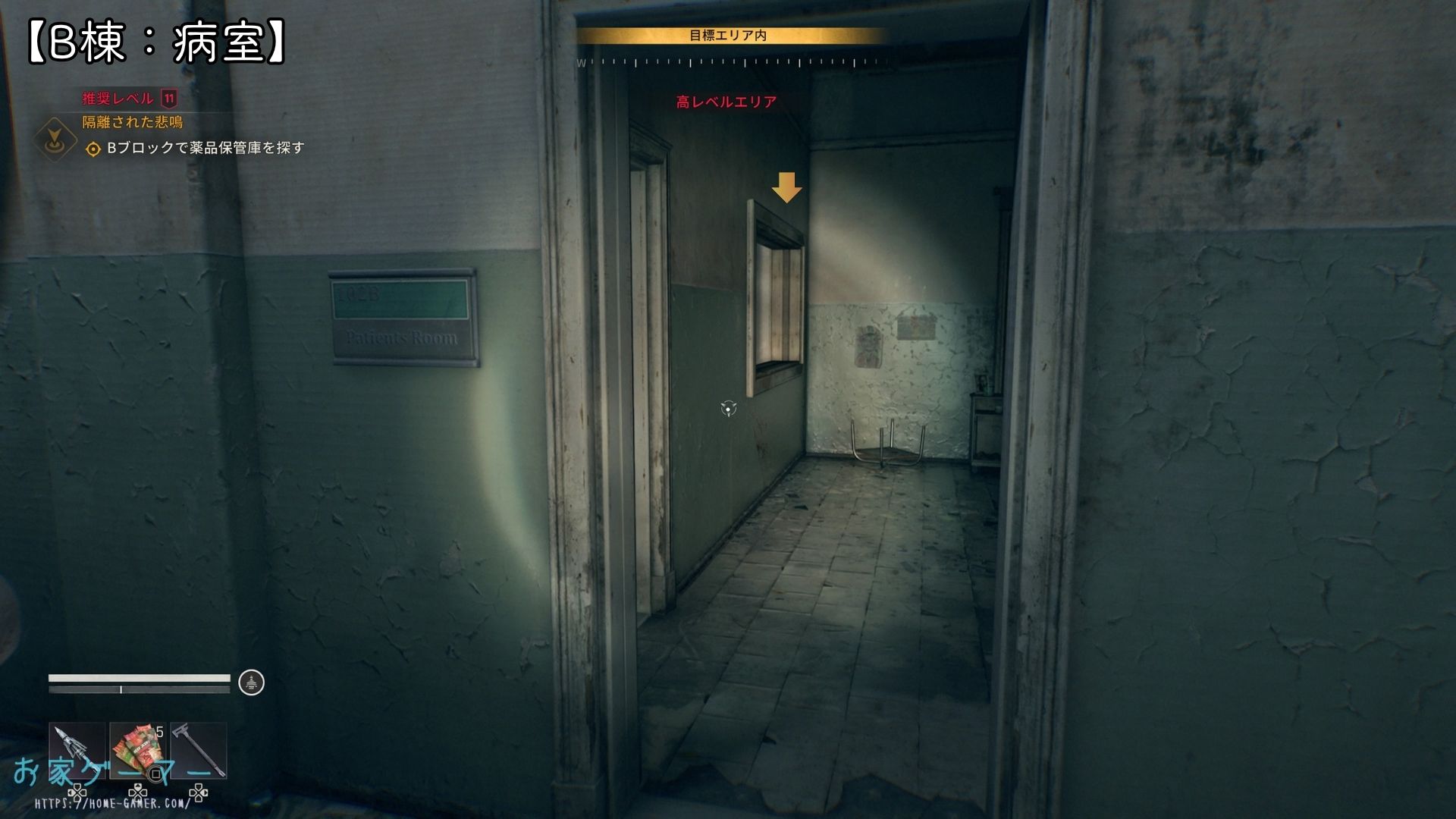This screenshot has width=1456, height=819.
Task: Select the orange objective arrow marker
Action: 786,187
